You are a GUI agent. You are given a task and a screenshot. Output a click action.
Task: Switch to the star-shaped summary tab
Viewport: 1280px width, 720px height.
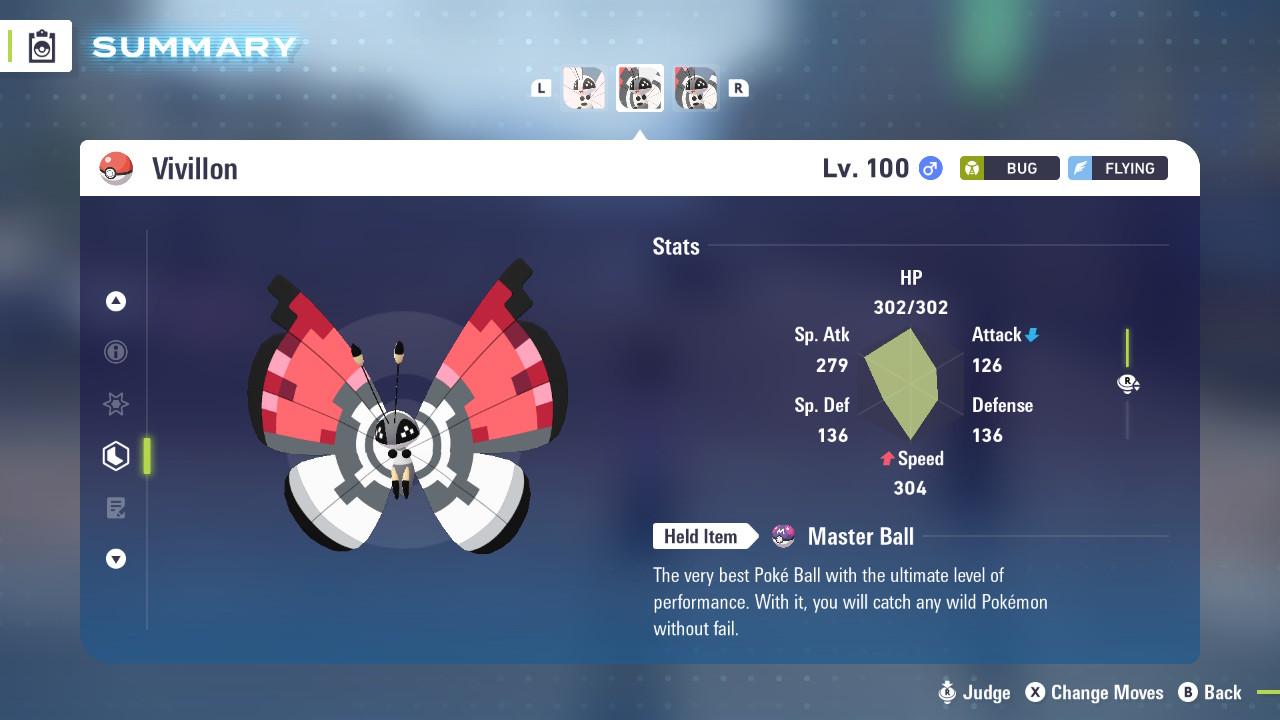click(x=116, y=404)
